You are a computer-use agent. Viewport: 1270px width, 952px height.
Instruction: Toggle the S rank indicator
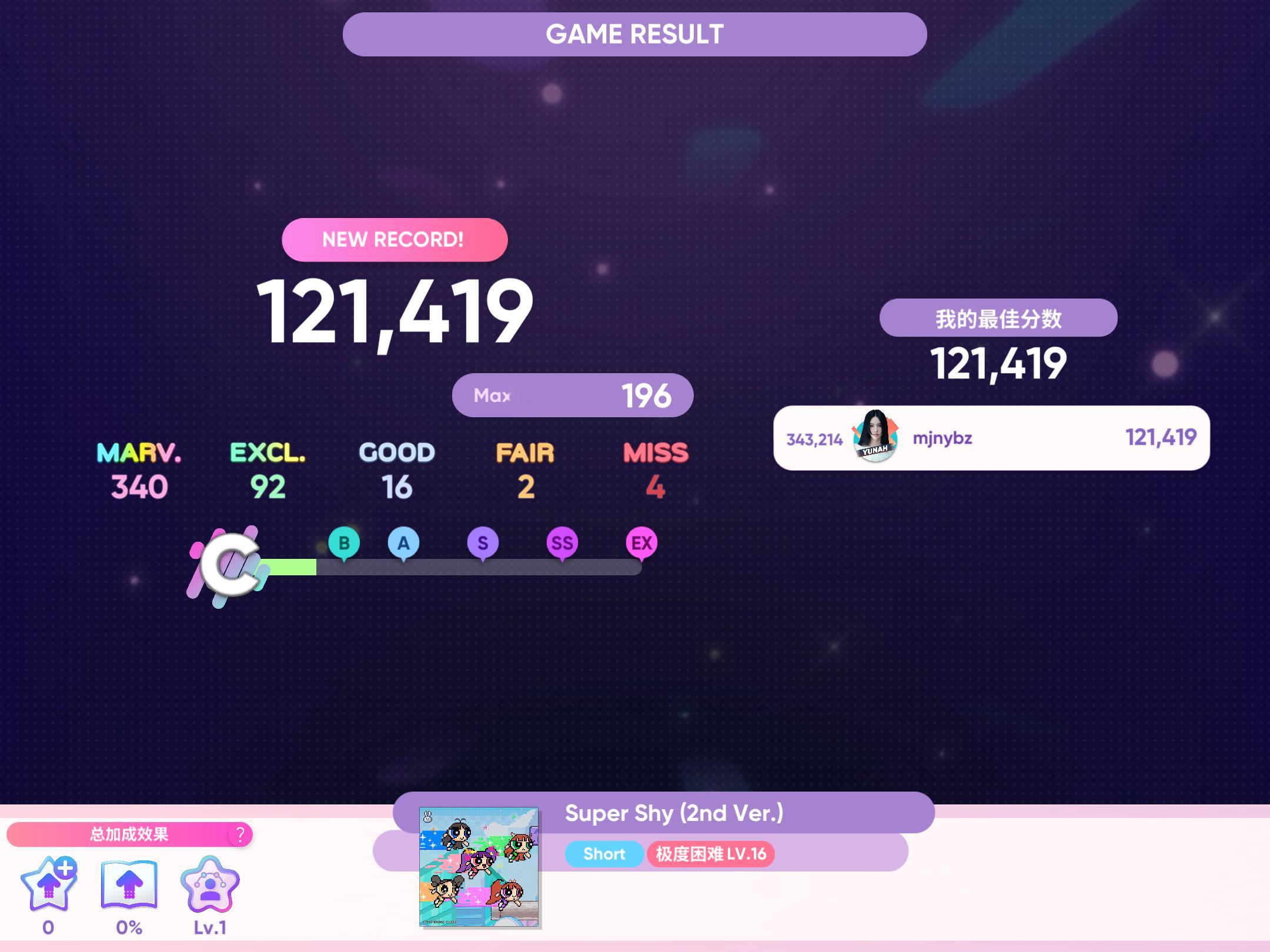482,543
